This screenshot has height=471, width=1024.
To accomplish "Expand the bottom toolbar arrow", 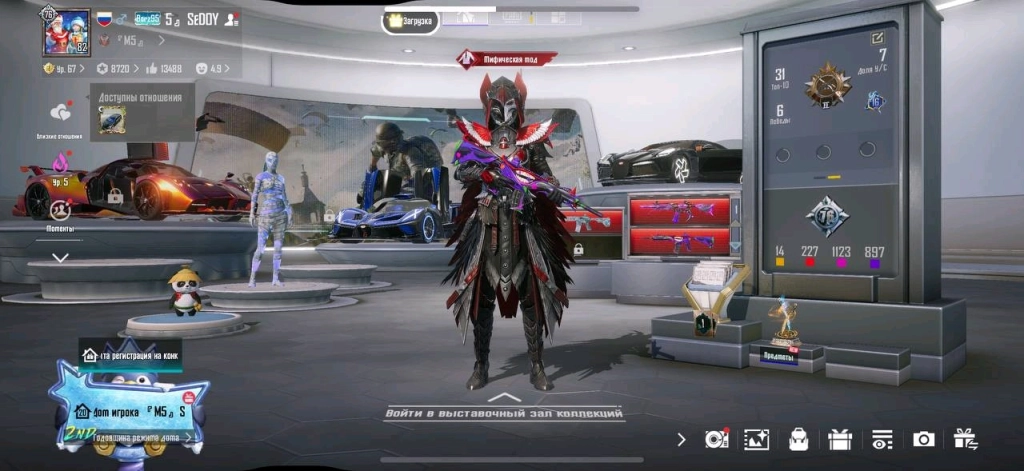I will click(x=681, y=439).
